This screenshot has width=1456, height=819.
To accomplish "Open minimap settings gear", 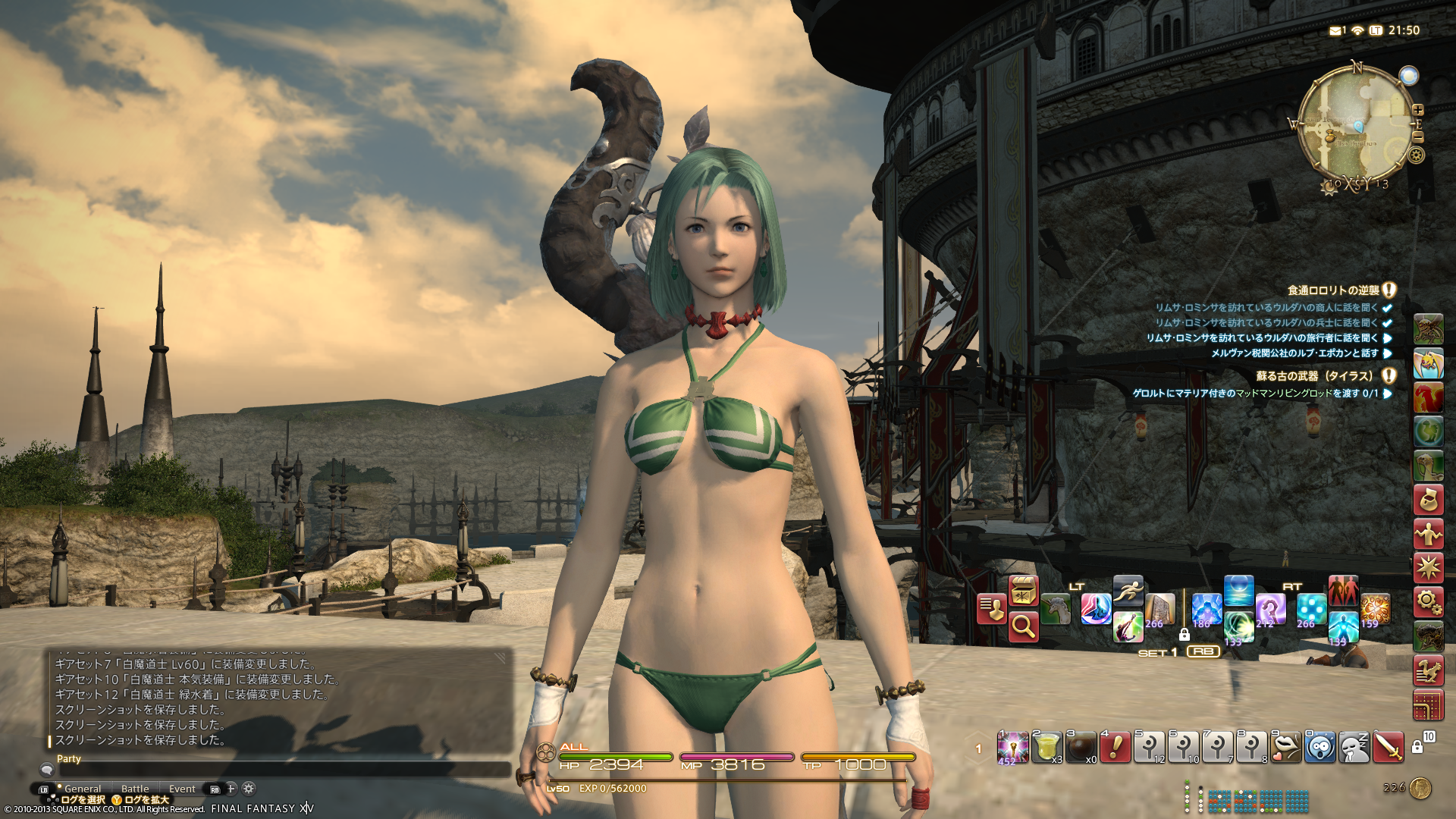I will coord(1416,156).
